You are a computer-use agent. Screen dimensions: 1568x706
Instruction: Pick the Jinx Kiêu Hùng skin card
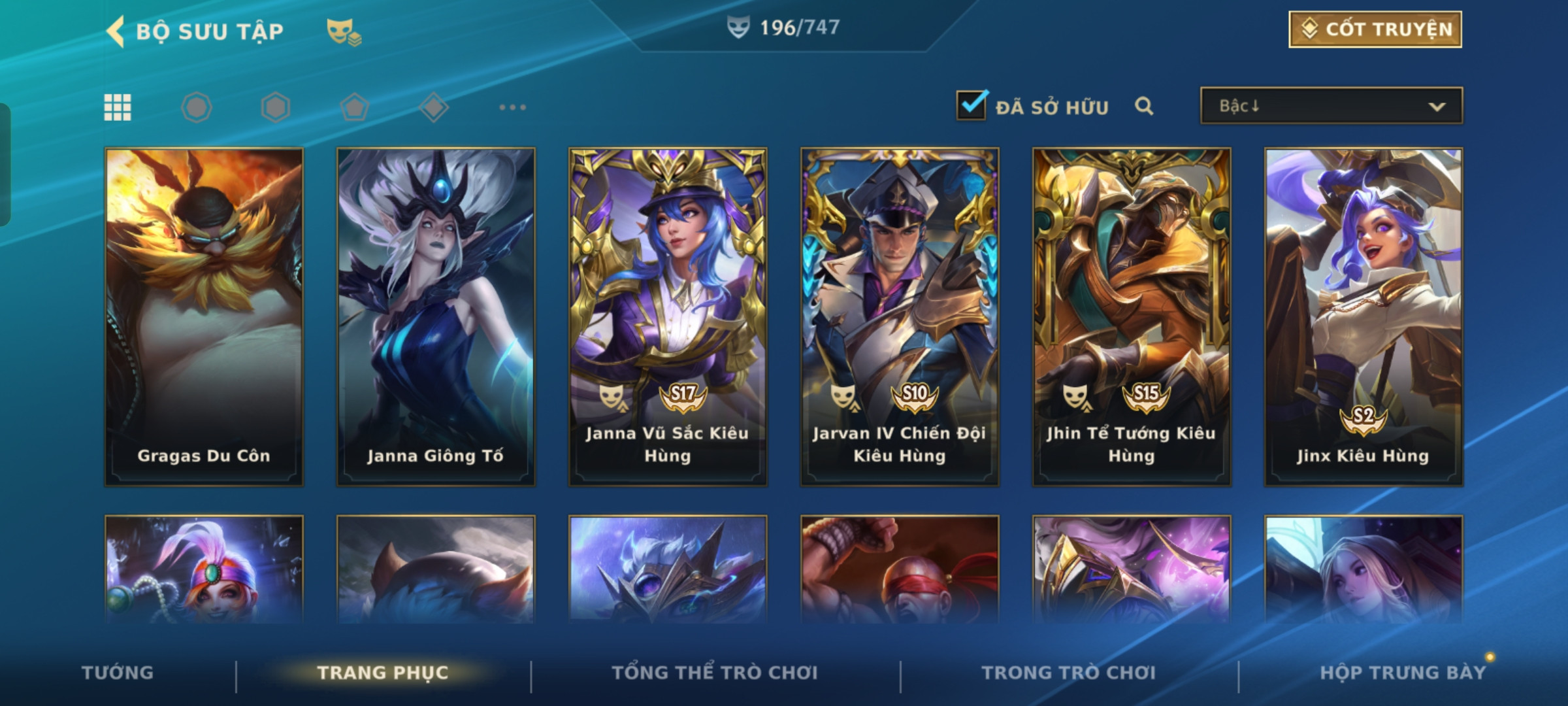coord(1364,317)
